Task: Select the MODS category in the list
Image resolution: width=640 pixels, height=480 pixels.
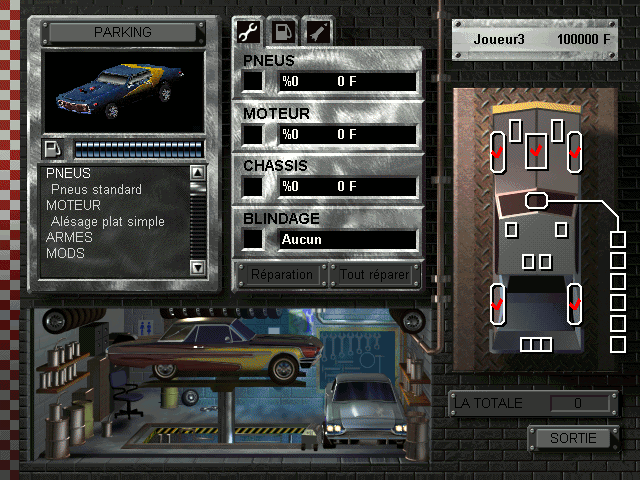Action: [x=66, y=254]
